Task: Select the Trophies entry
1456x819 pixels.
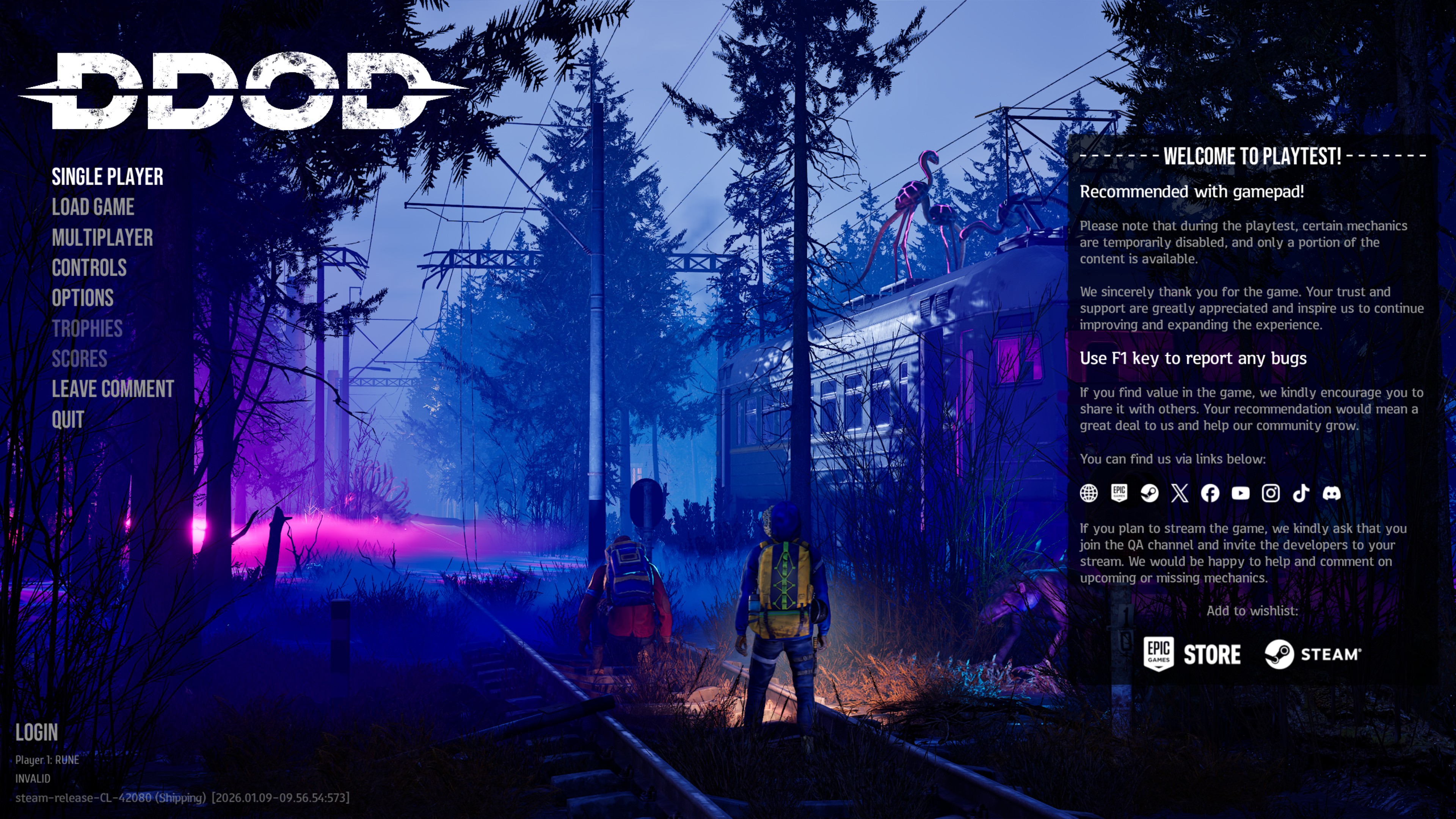Action: click(87, 329)
